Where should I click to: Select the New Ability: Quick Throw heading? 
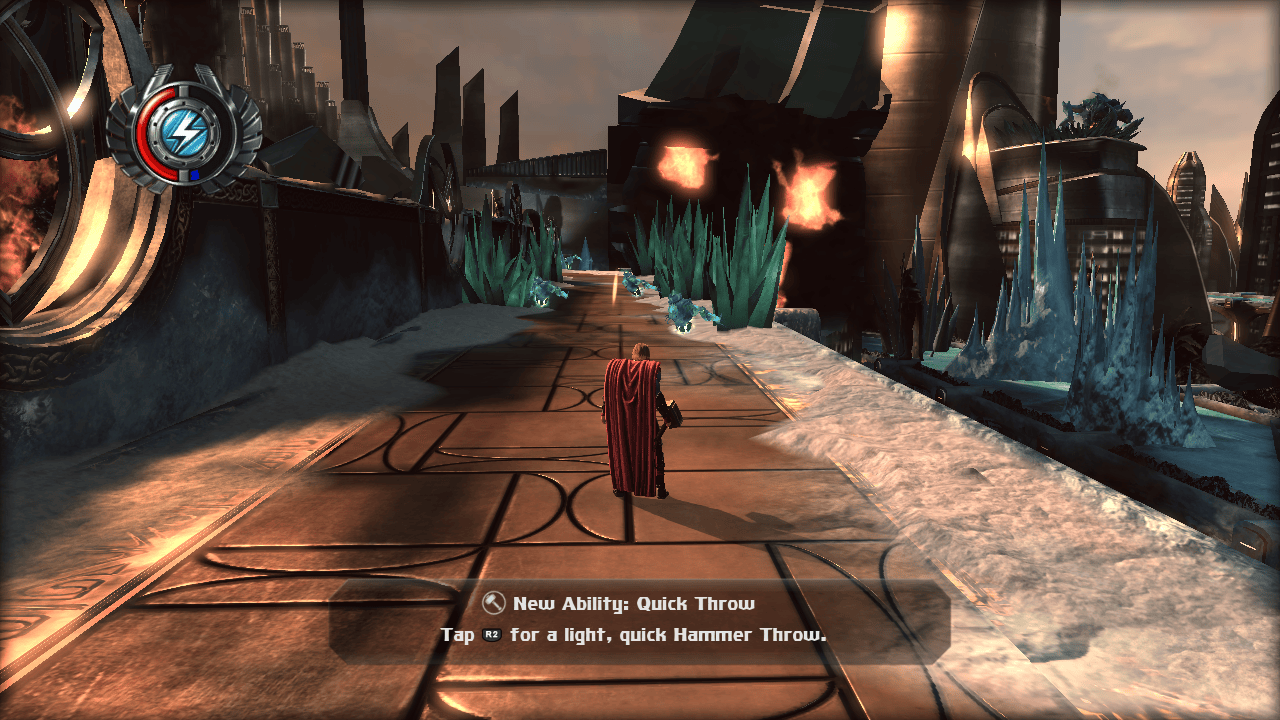(x=636, y=603)
